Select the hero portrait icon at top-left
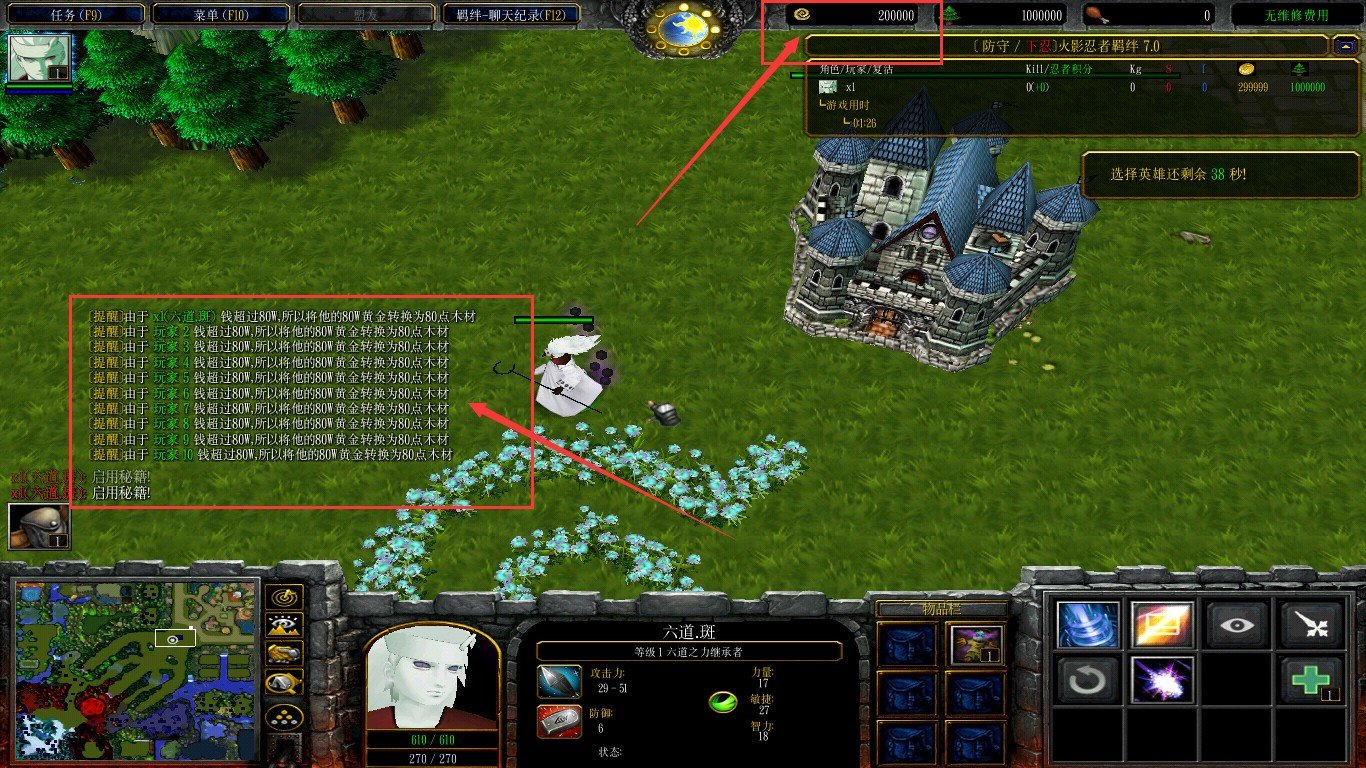Screen dimensions: 1366x768 [40, 58]
